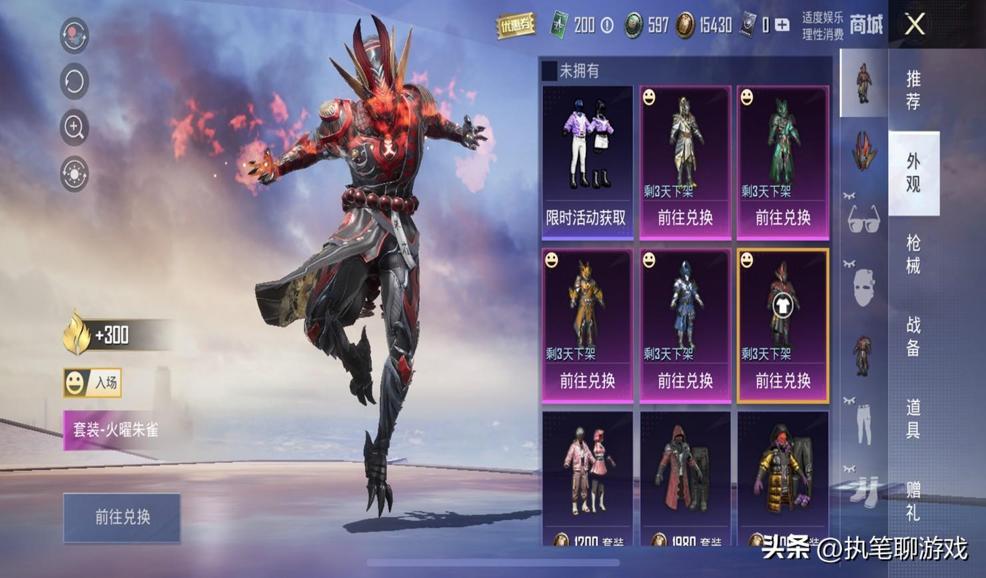Switch to the 推荐 tab

tap(913, 90)
